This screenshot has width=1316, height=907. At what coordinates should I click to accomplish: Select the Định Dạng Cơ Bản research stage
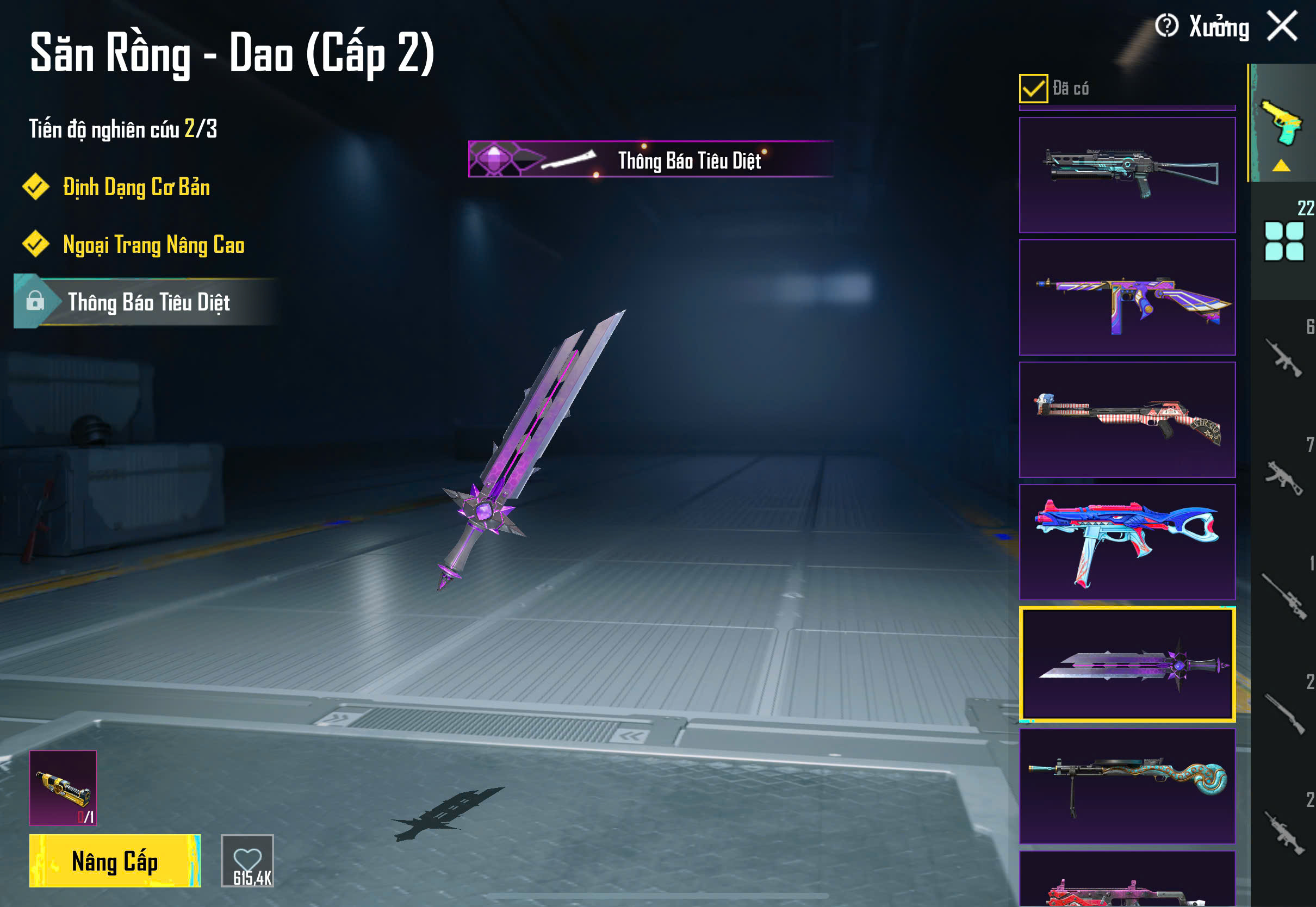[136, 188]
